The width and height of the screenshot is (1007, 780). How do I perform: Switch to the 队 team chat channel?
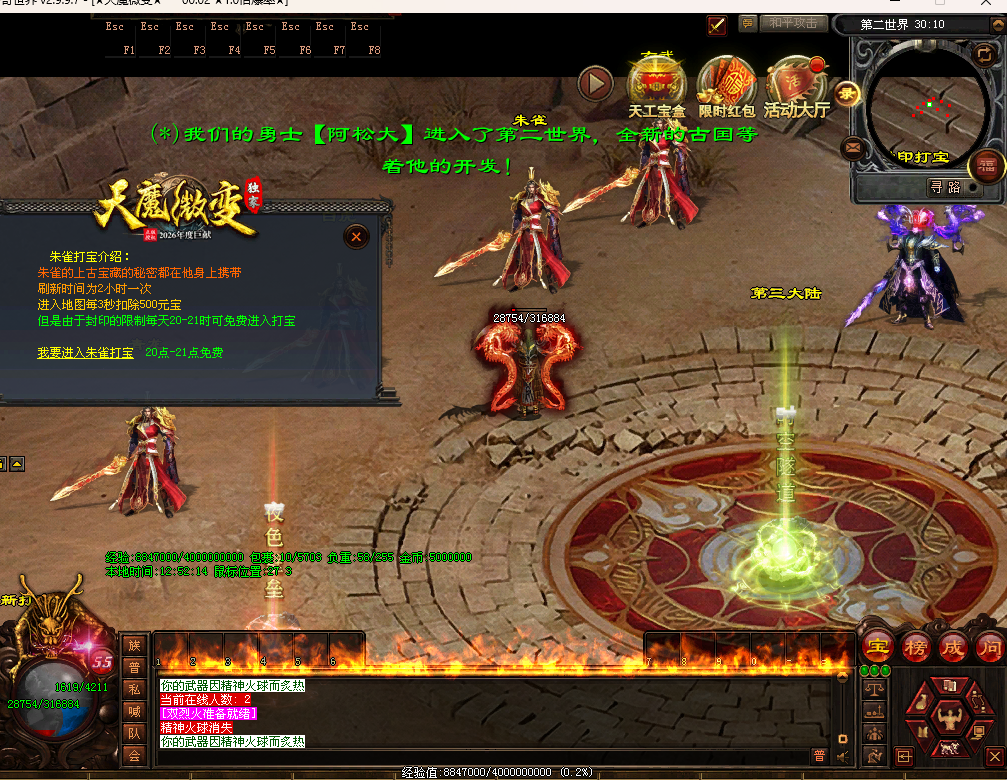click(x=134, y=733)
